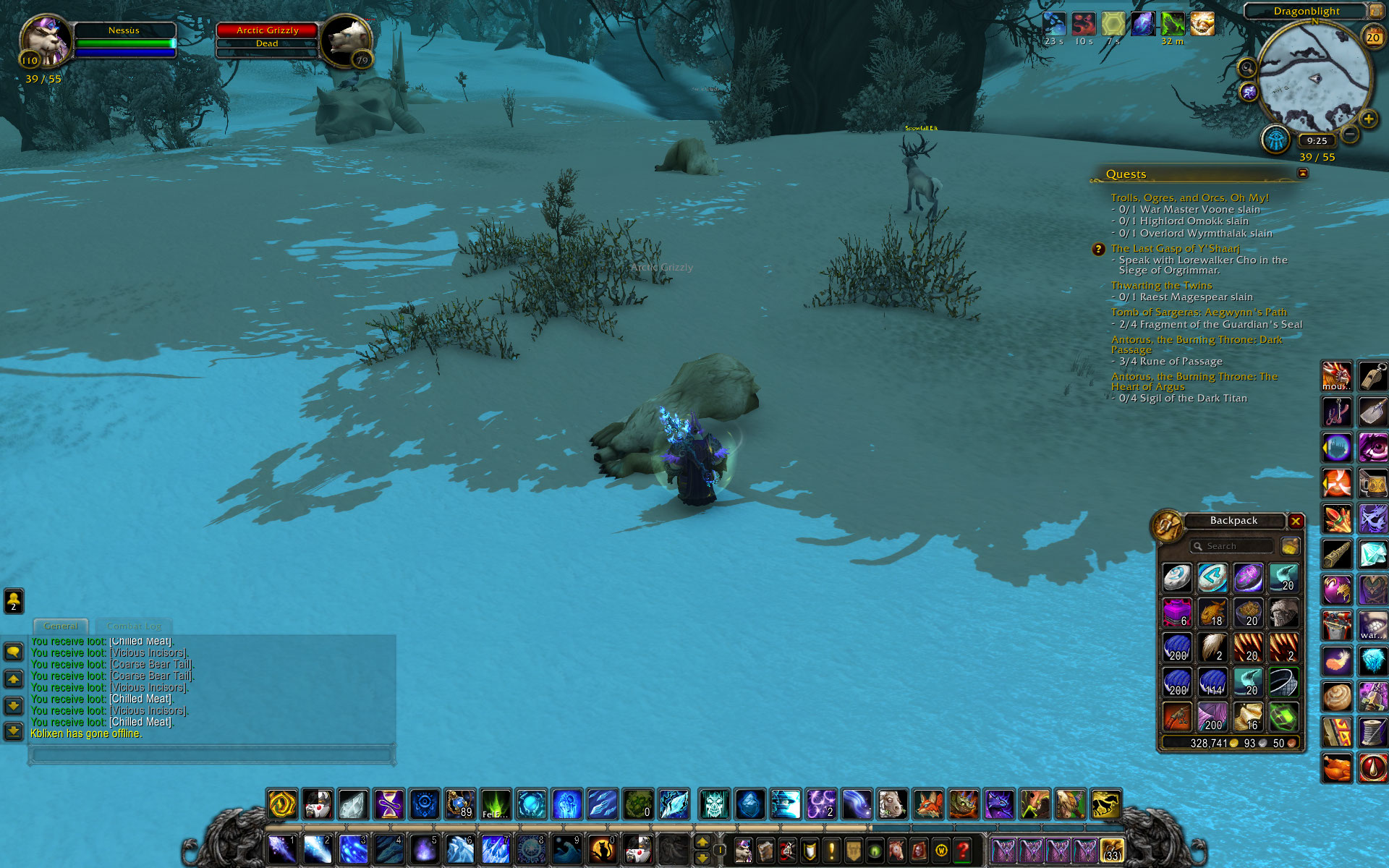The image size is (1389, 868).
Task: Open the order hall button below minimap
Action: click(x=1276, y=139)
